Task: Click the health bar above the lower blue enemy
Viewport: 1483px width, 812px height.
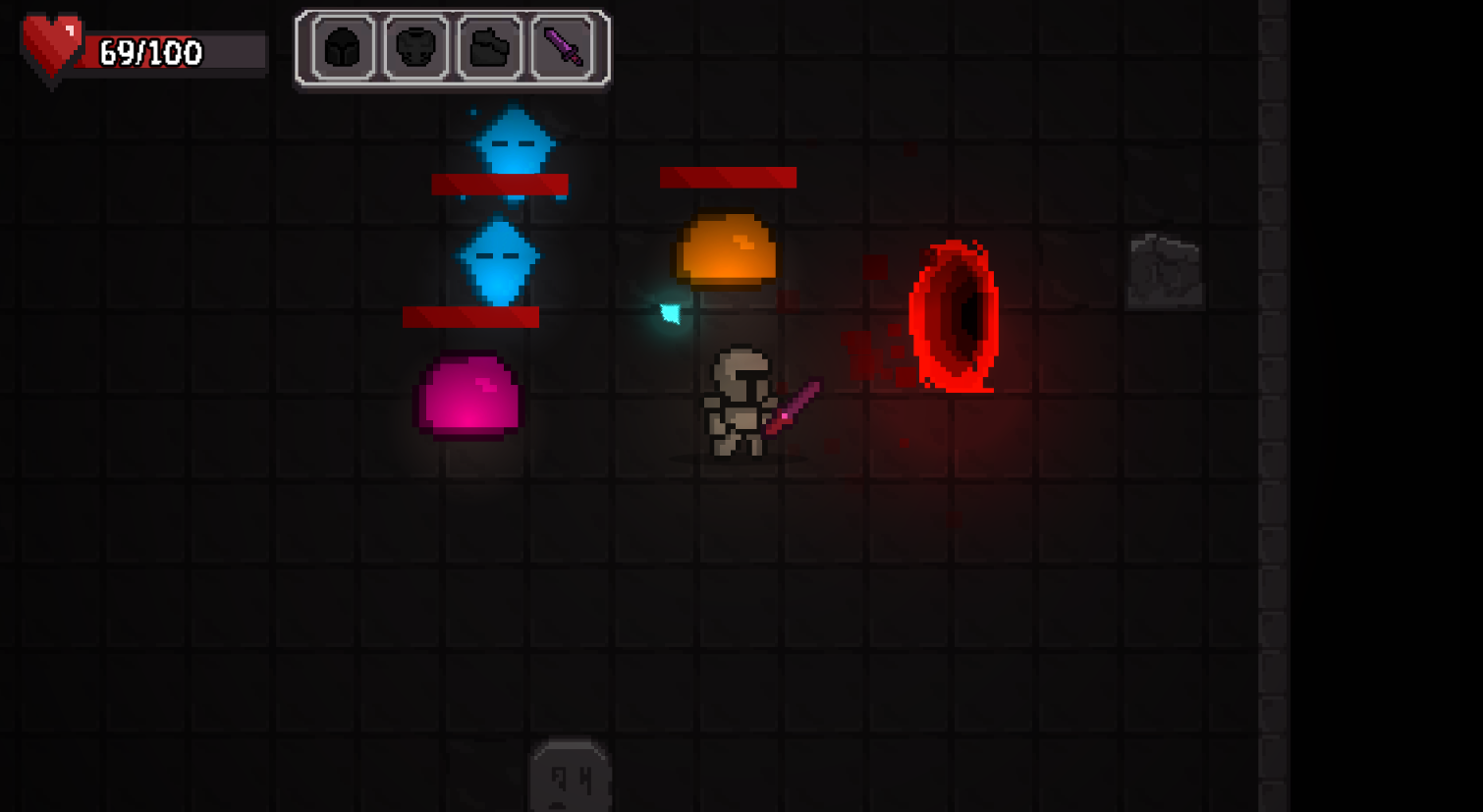Action: point(471,315)
